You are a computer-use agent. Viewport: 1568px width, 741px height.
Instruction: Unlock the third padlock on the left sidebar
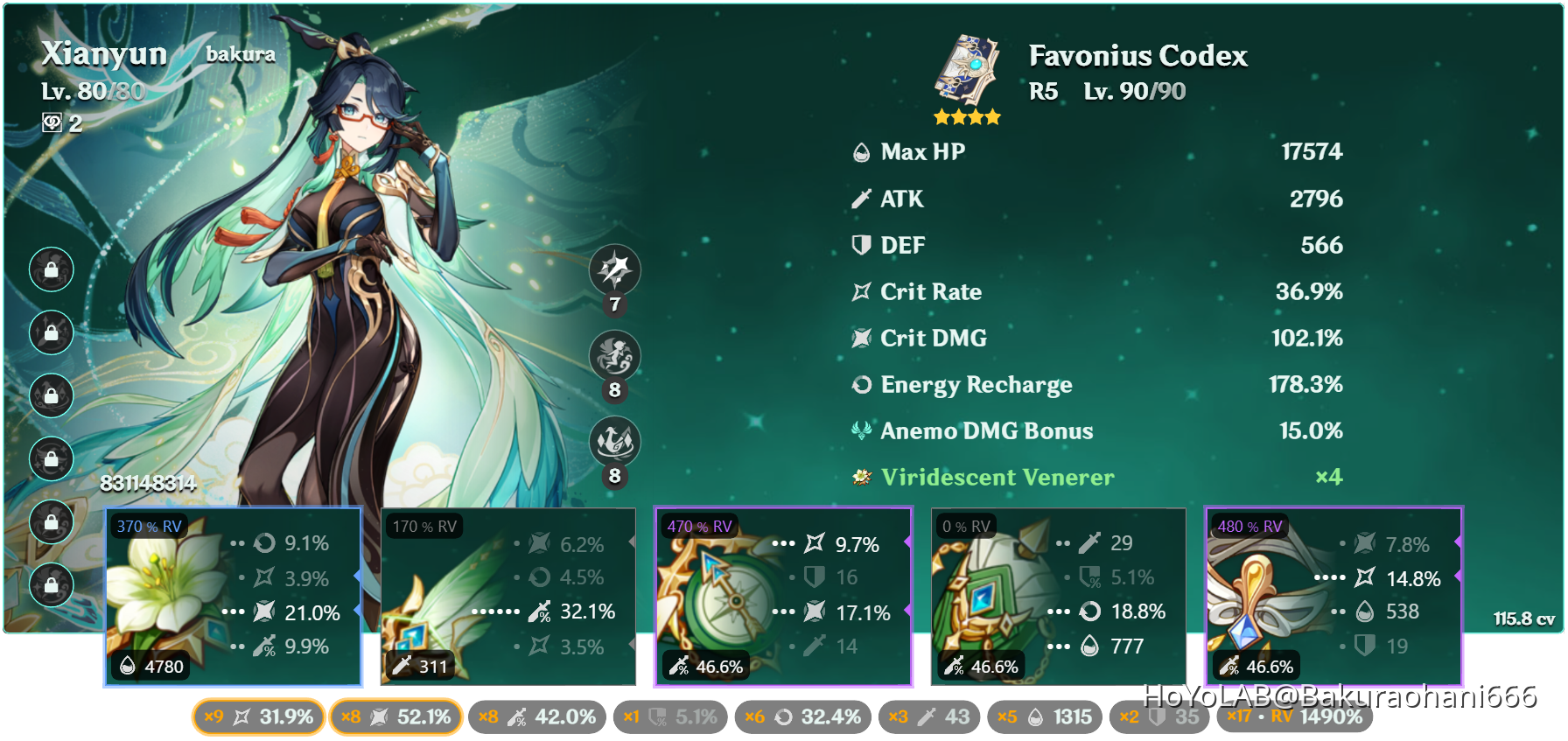point(51,395)
